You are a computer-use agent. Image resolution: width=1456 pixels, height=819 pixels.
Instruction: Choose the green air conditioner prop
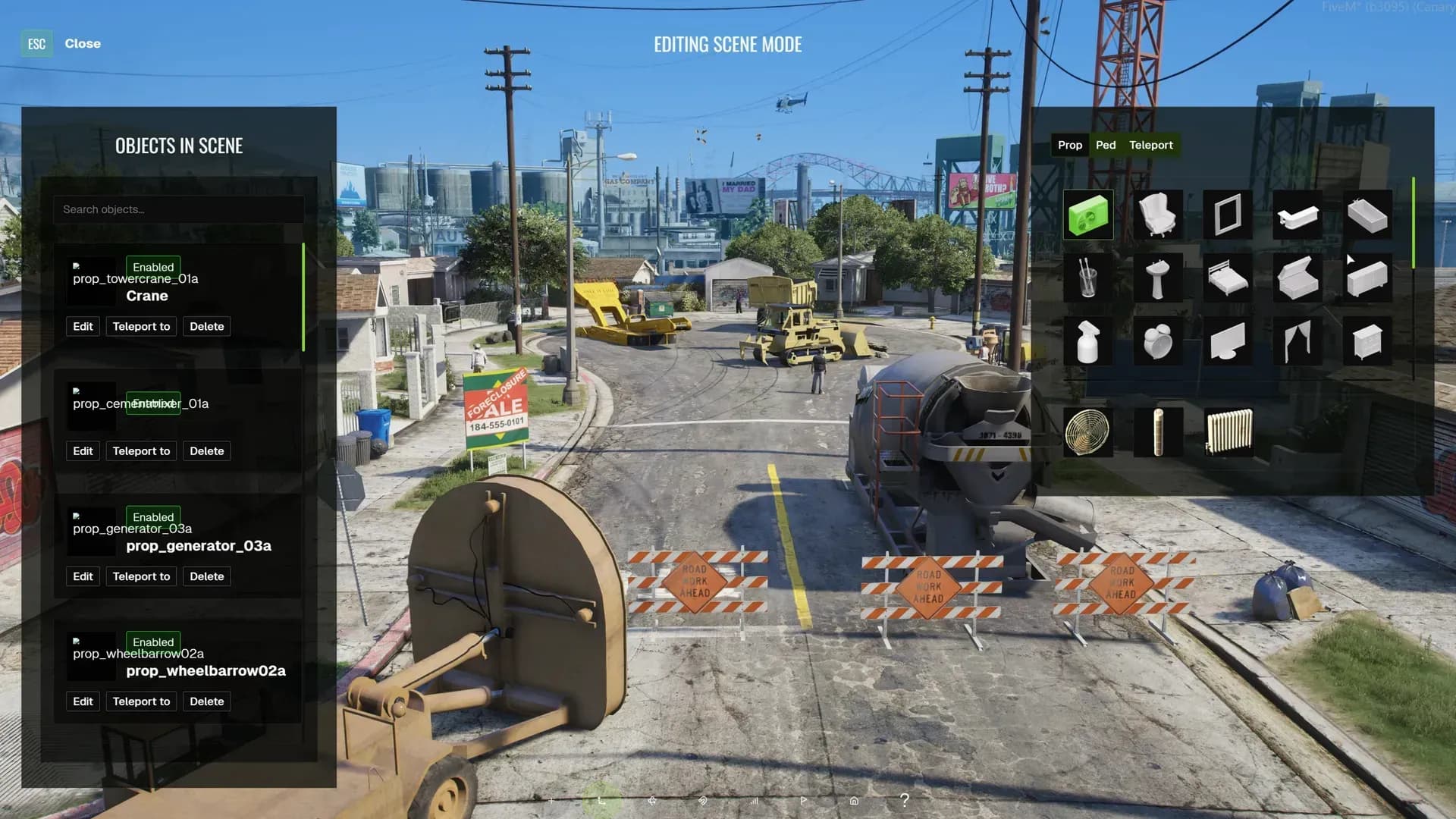[x=1088, y=215]
